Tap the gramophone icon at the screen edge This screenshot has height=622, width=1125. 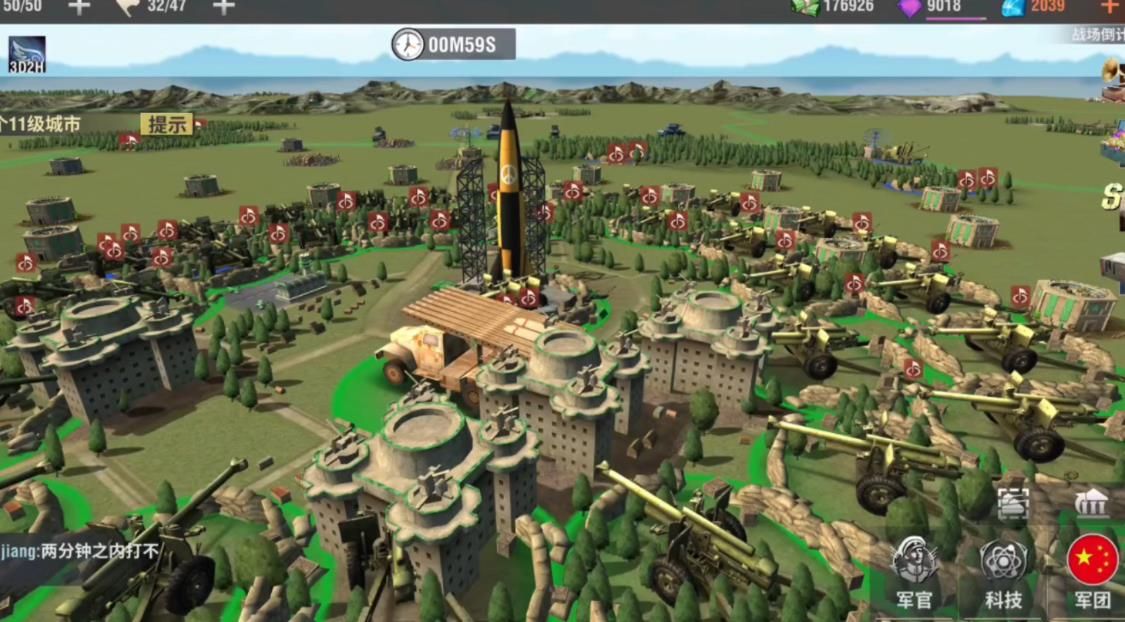coord(1113,72)
